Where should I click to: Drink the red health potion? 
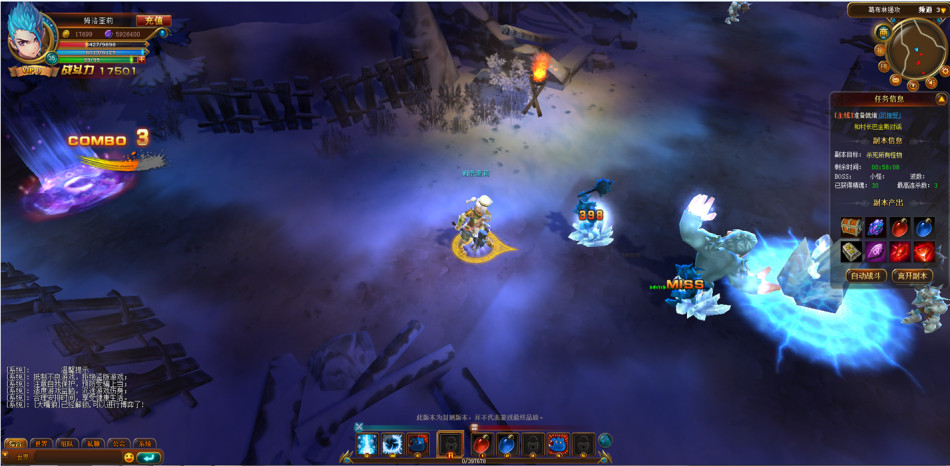(x=481, y=443)
